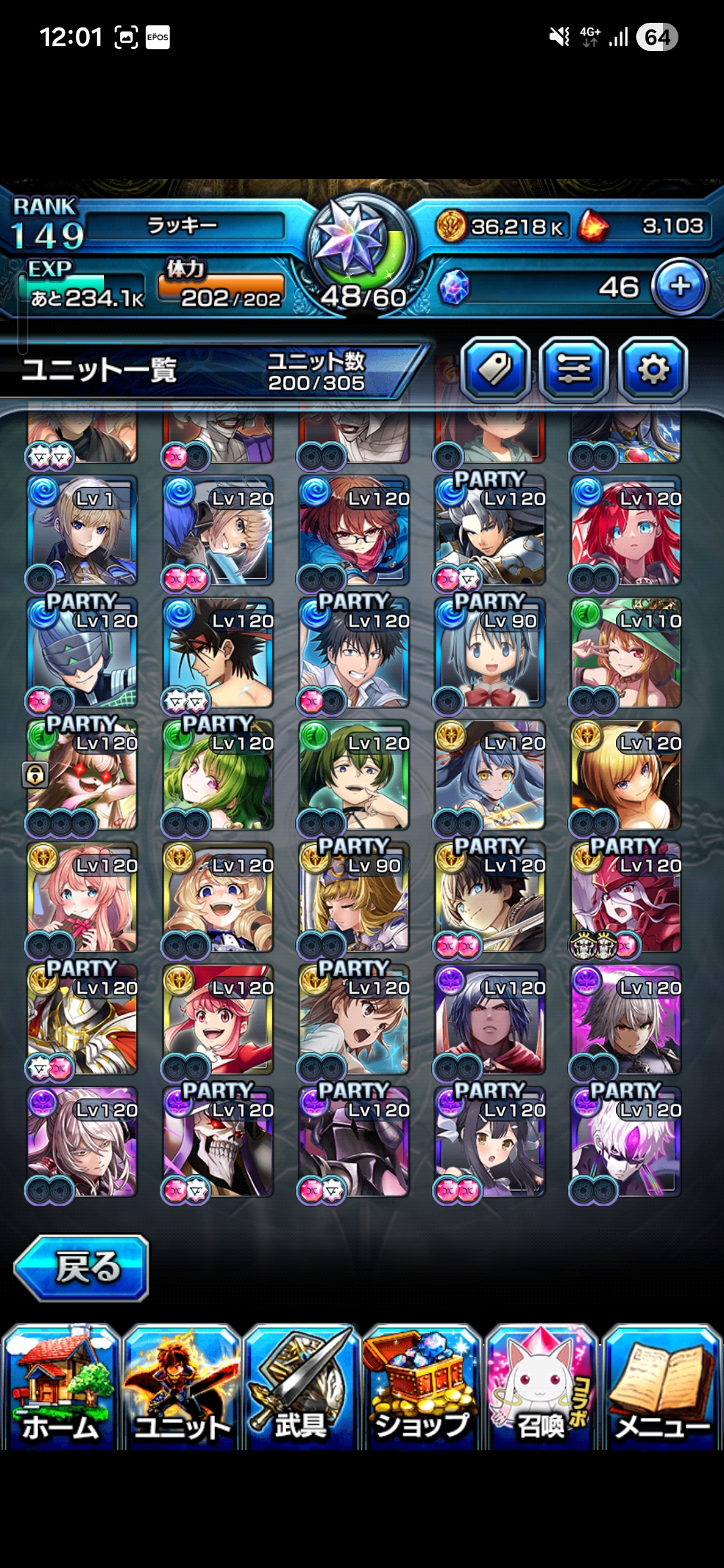Click the blue plus button to add gems
This screenshot has width=724, height=1568.
(680, 287)
